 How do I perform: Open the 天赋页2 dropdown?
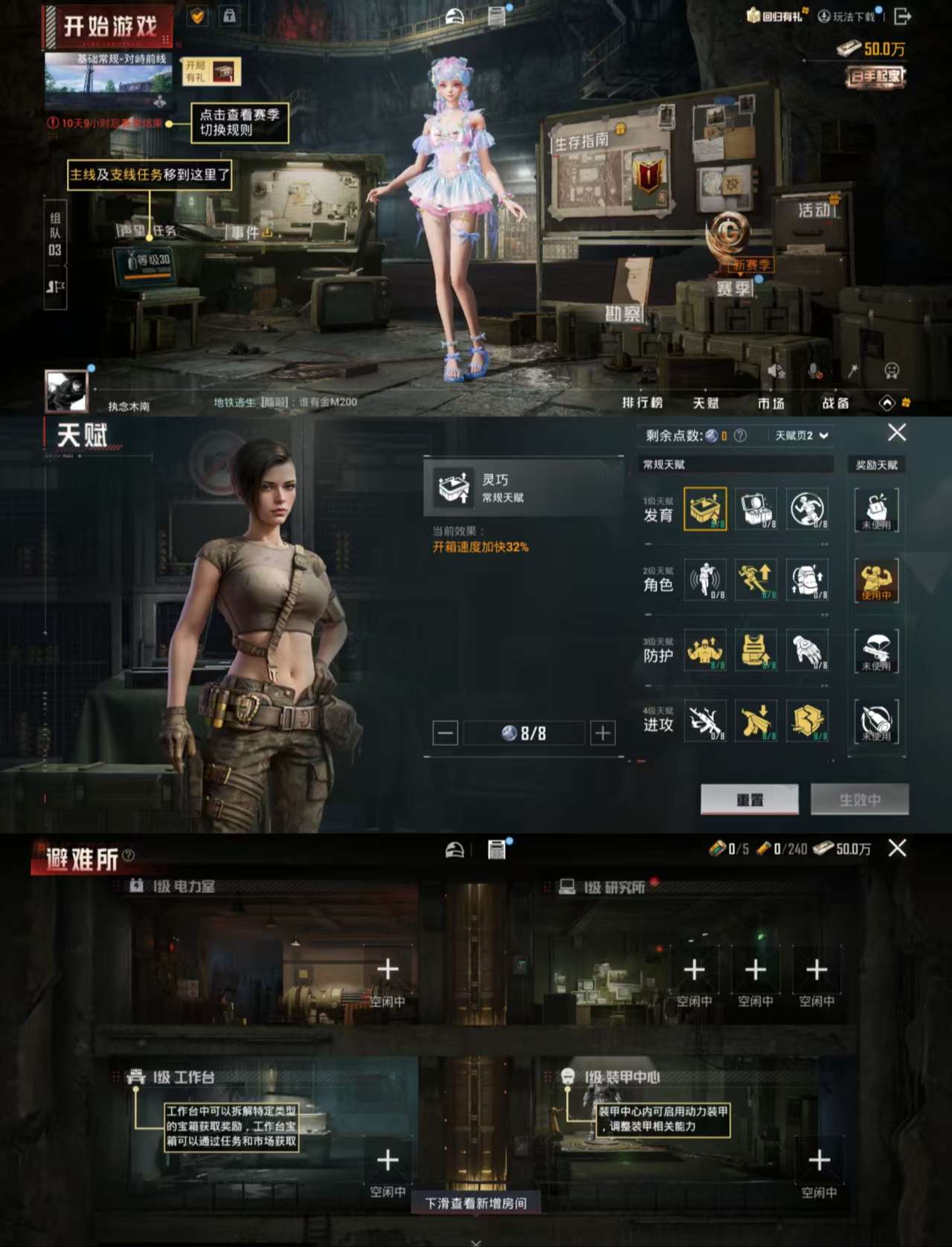tap(798, 434)
